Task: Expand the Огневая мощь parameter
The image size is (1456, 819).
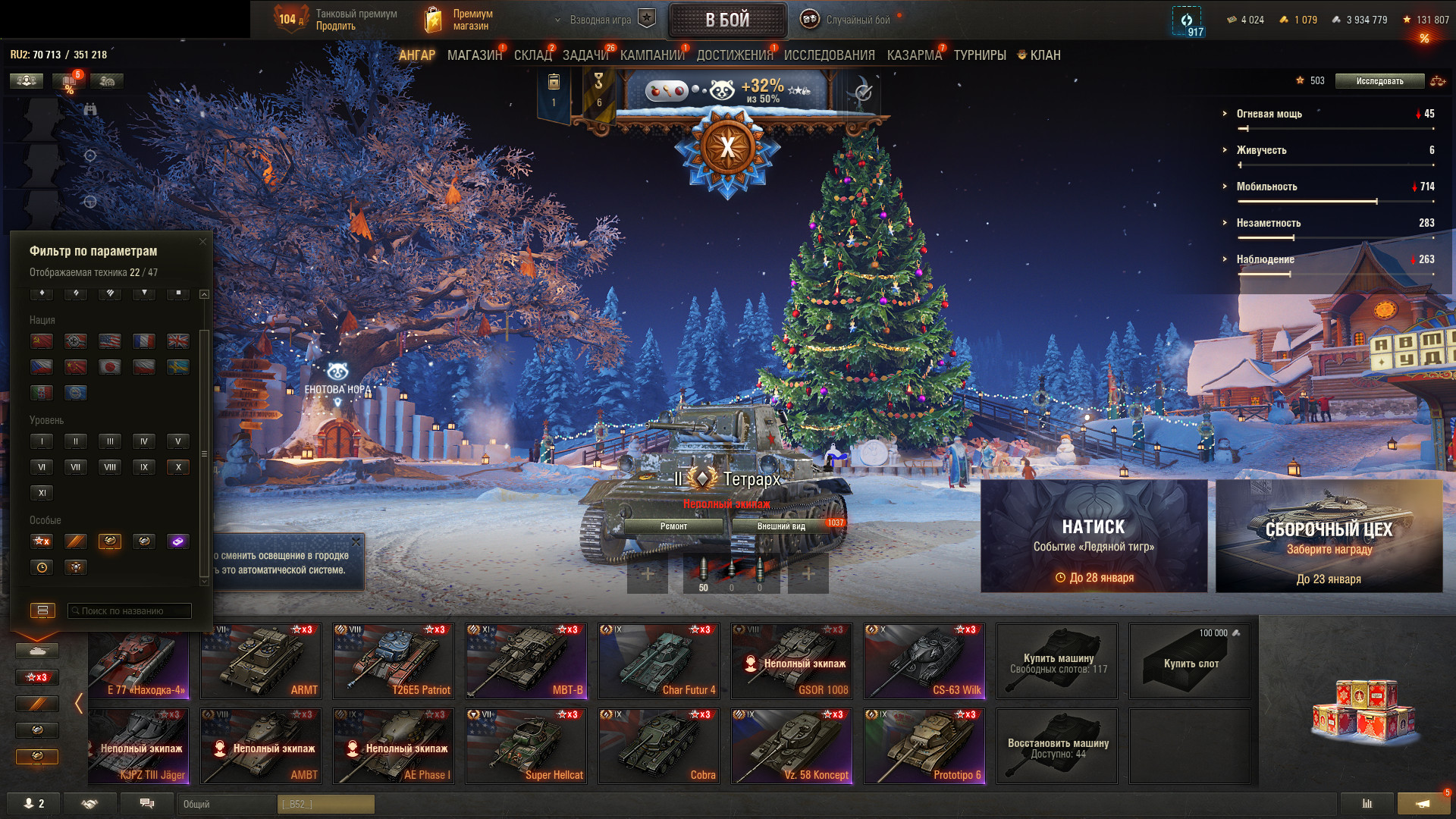Action: coord(1269,114)
